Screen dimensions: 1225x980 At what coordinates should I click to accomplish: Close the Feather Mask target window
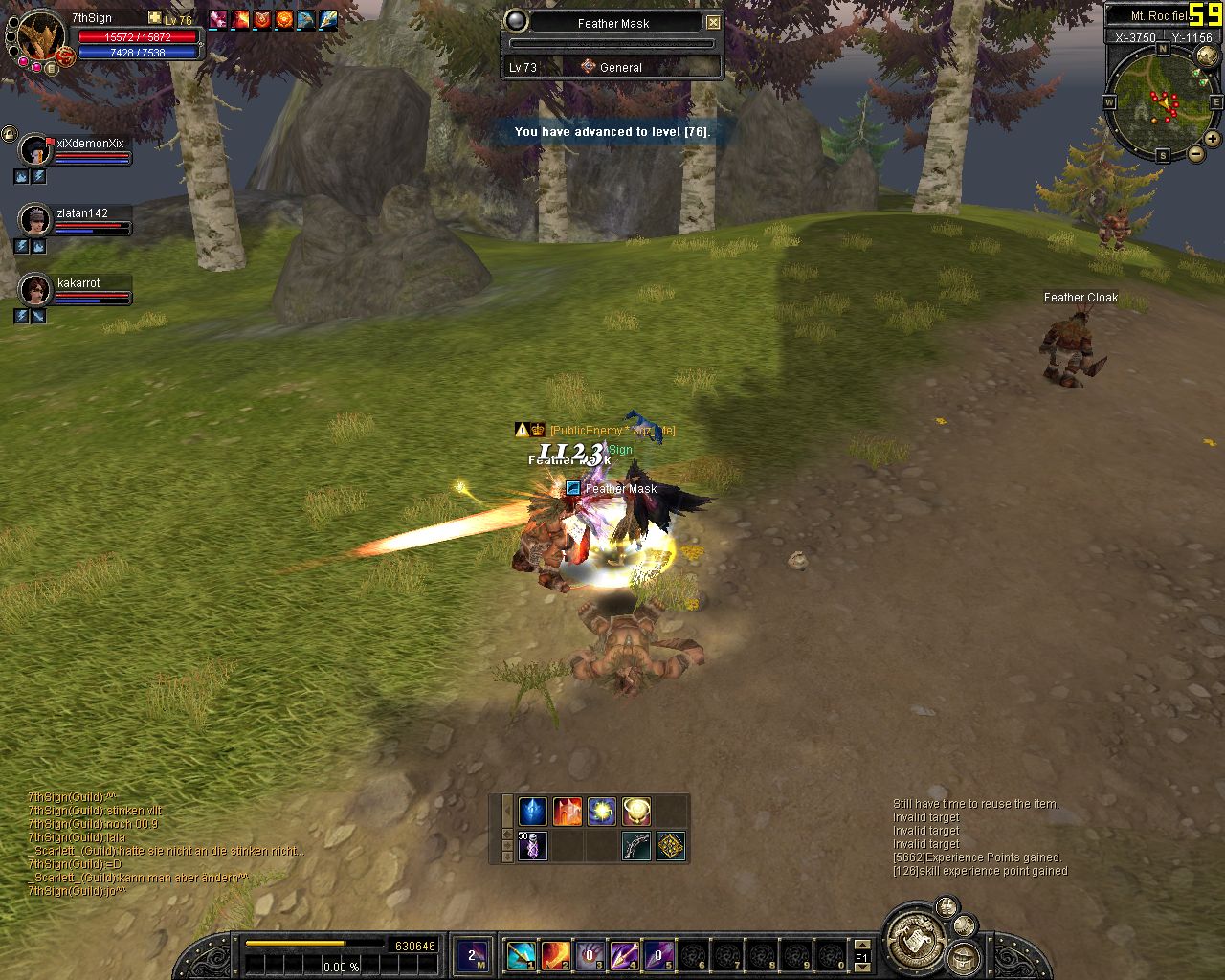click(x=713, y=22)
